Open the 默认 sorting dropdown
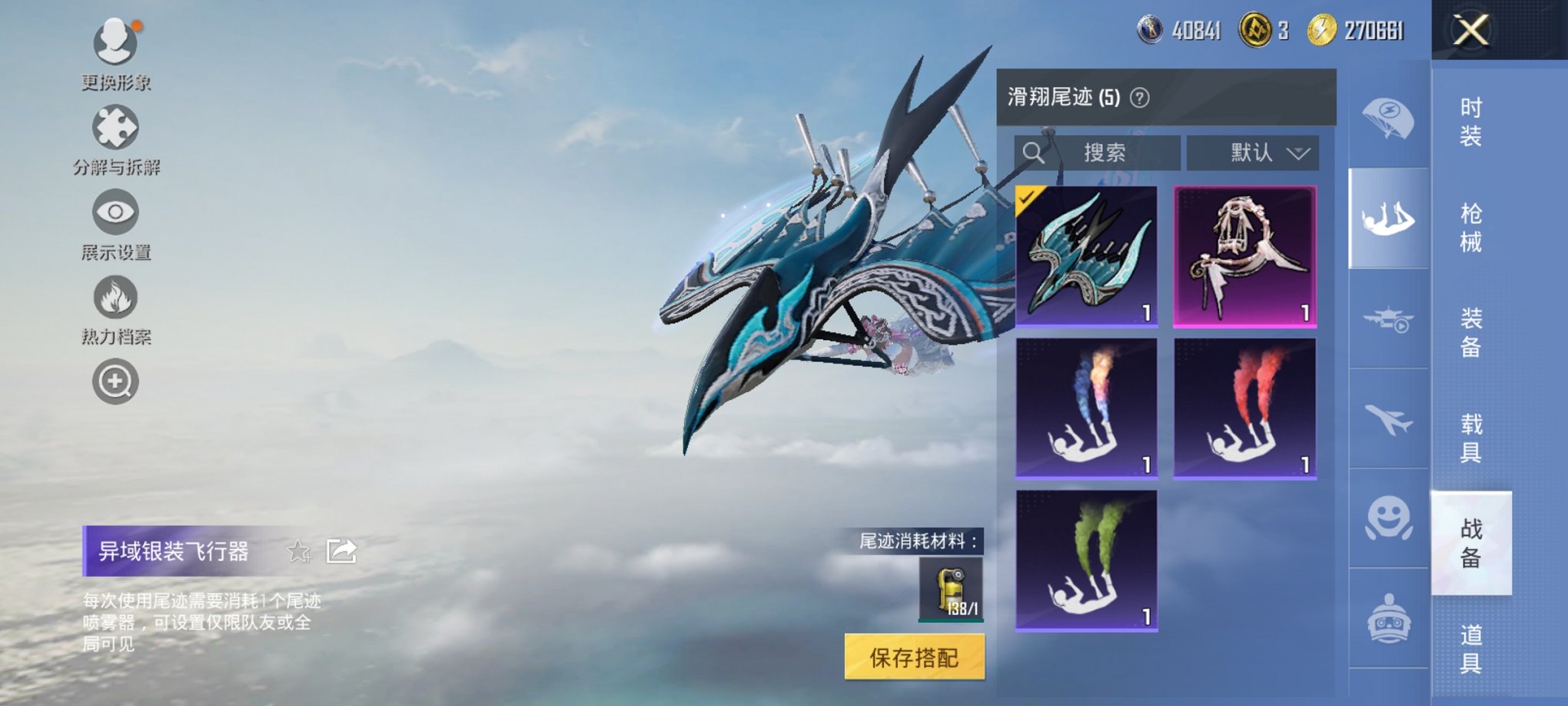1568x706 pixels. [x=1253, y=152]
